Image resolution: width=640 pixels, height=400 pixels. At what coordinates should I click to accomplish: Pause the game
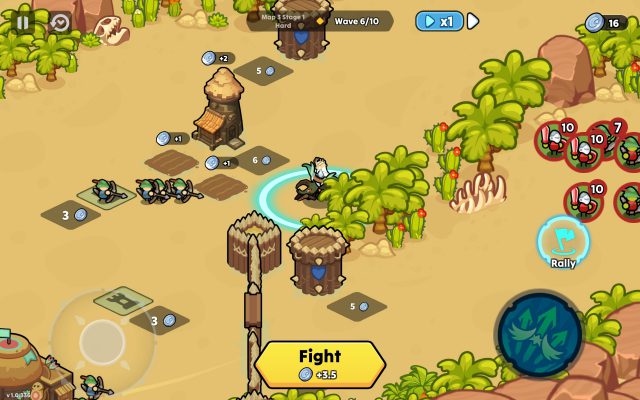pyautogui.click(x=22, y=21)
